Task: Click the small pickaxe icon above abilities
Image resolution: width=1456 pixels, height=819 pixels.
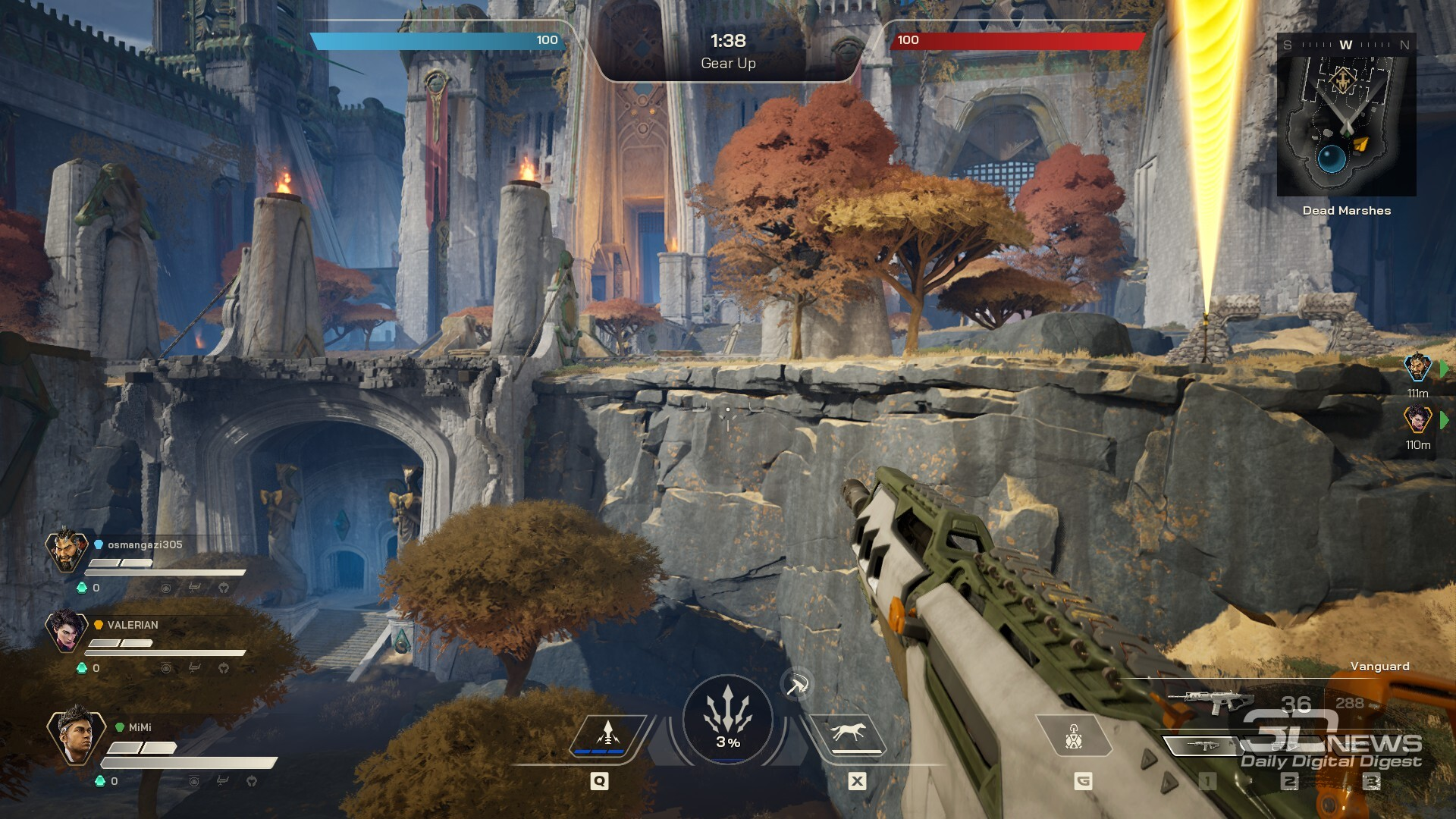Action: click(796, 686)
